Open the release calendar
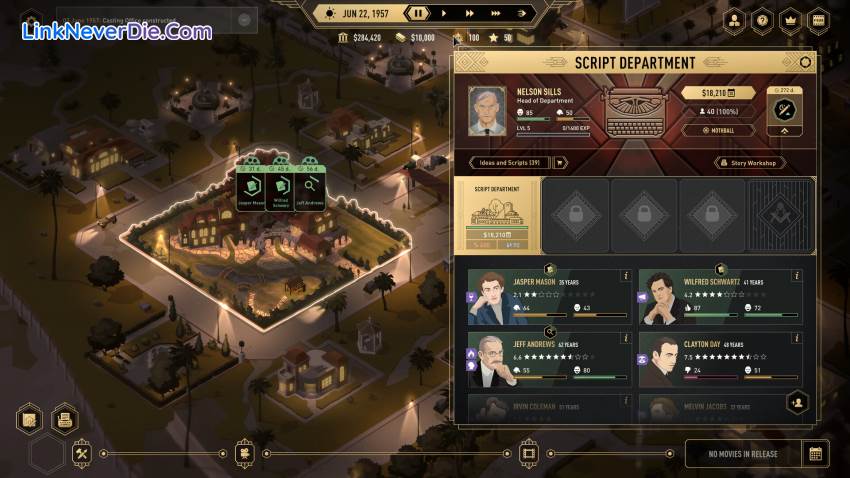The width and height of the screenshot is (850, 478). (816, 453)
